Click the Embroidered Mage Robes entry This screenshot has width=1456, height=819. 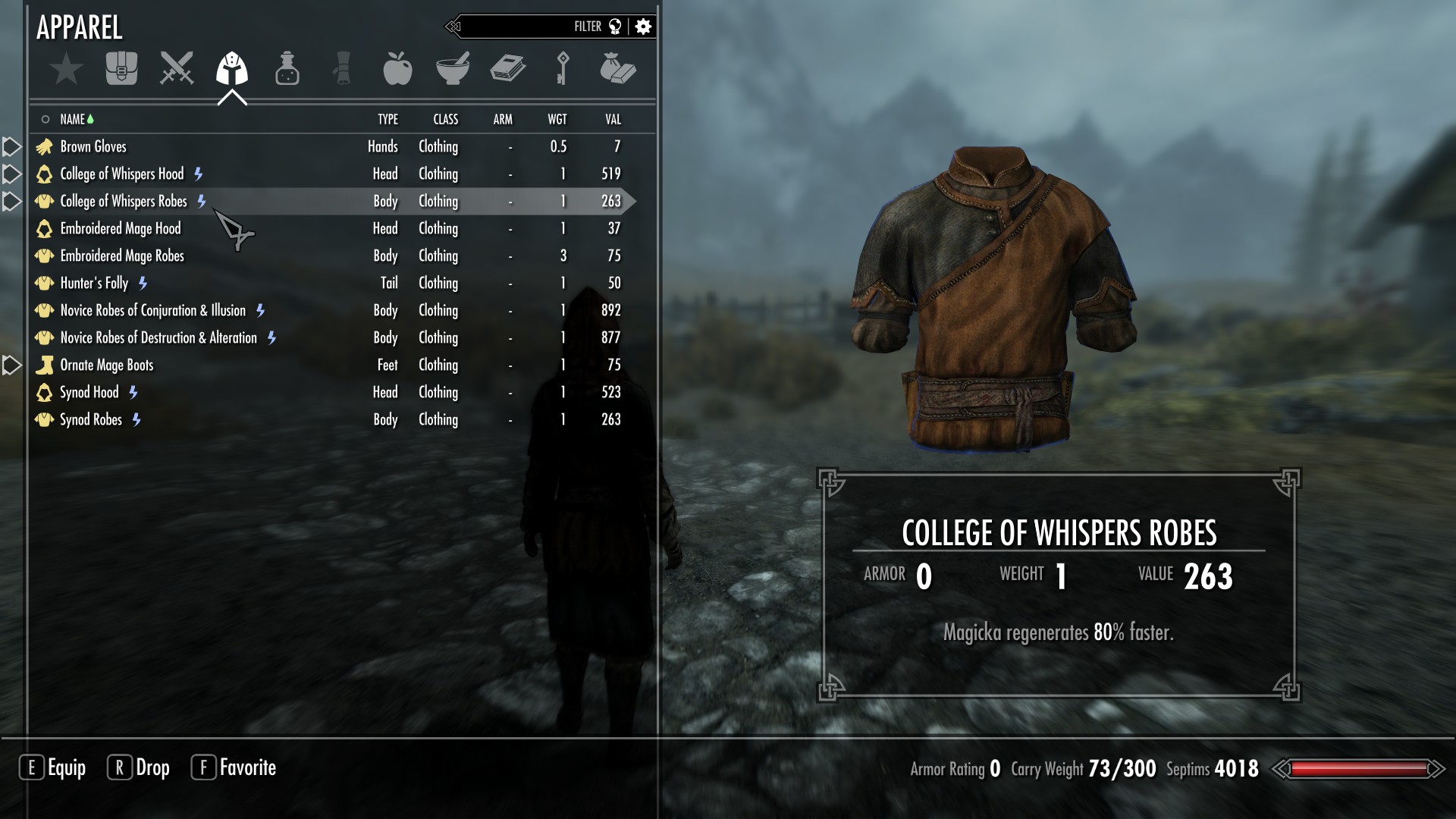pos(121,256)
